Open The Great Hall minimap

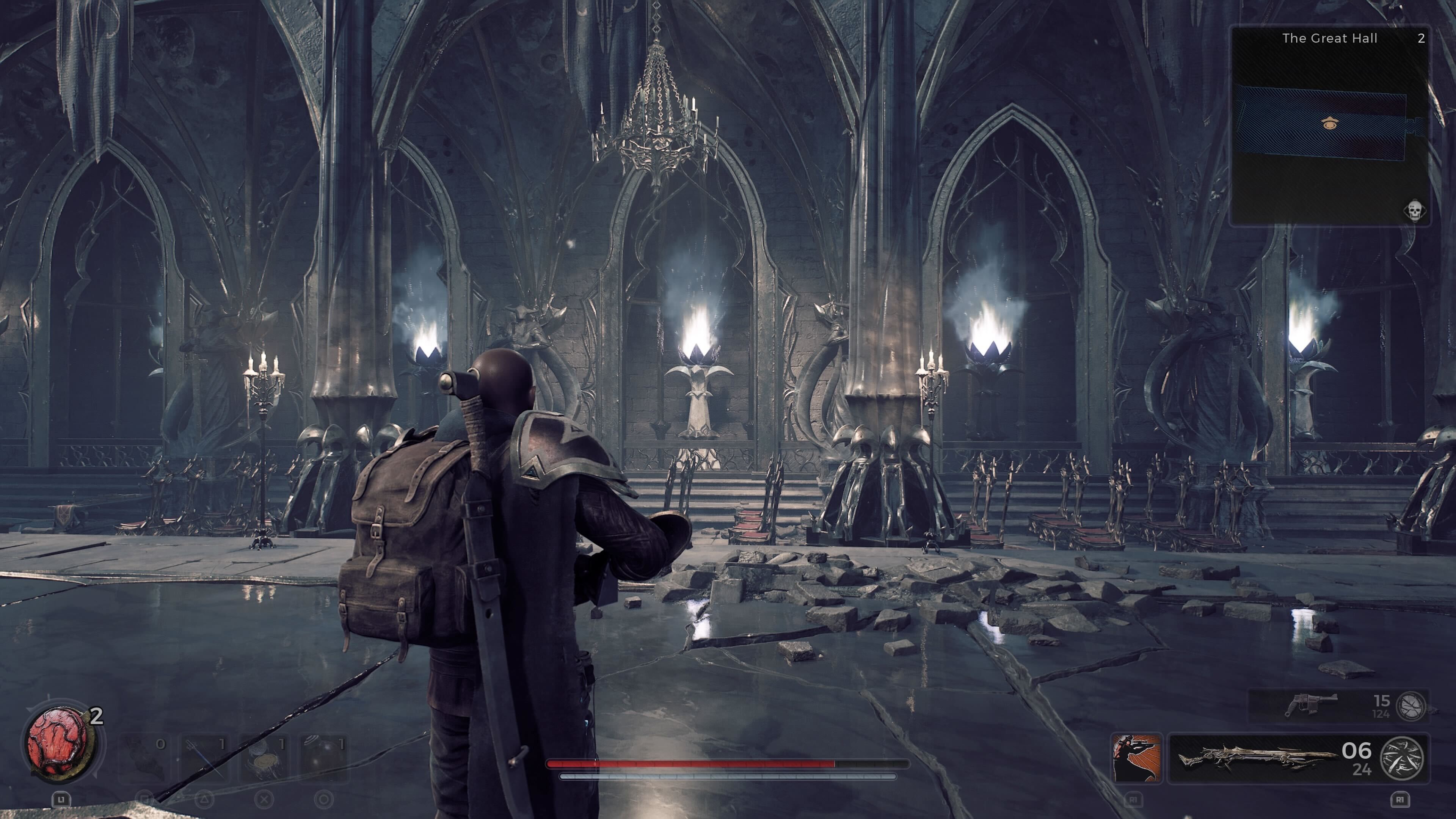(x=1330, y=126)
